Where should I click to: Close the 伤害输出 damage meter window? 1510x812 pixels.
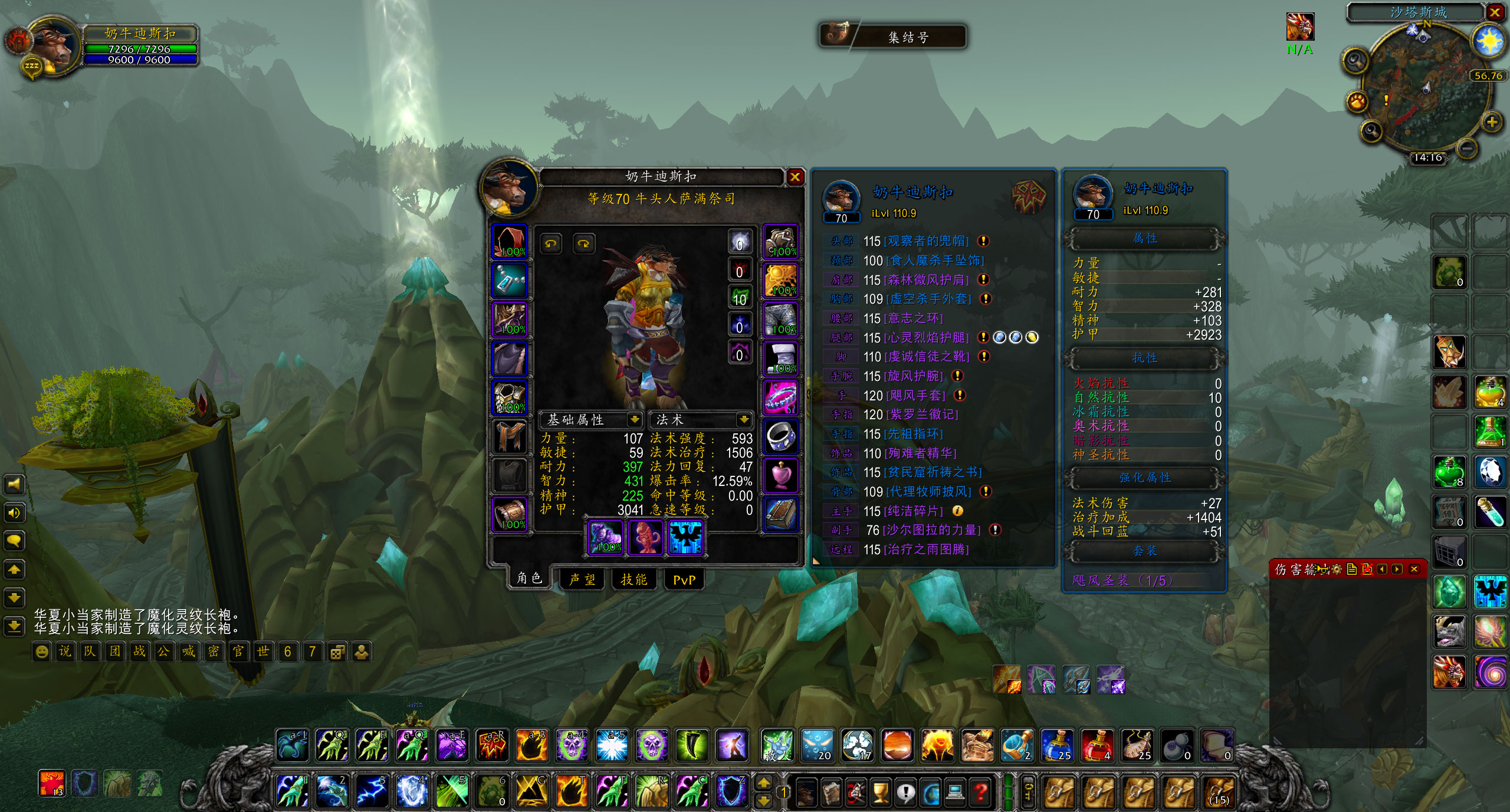tap(1414, 569)
